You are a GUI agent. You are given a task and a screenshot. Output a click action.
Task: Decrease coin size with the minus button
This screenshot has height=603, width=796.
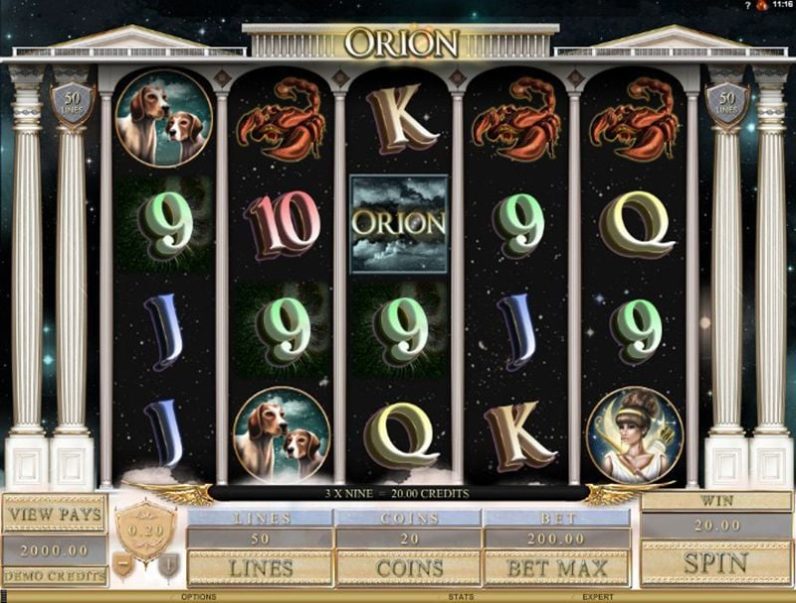(x=121, y=565)
